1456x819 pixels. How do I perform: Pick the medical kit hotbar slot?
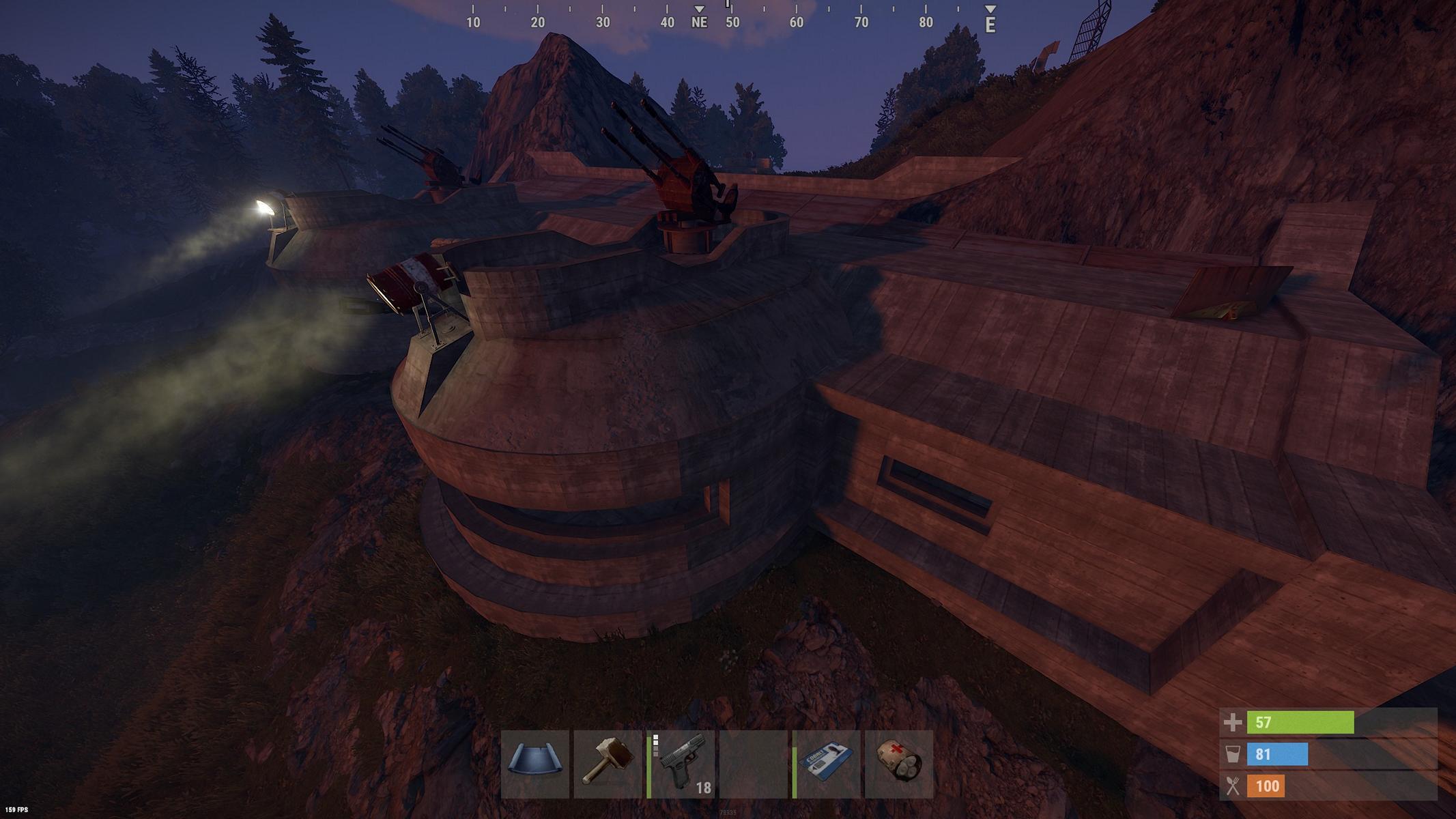tap(899, 764)
